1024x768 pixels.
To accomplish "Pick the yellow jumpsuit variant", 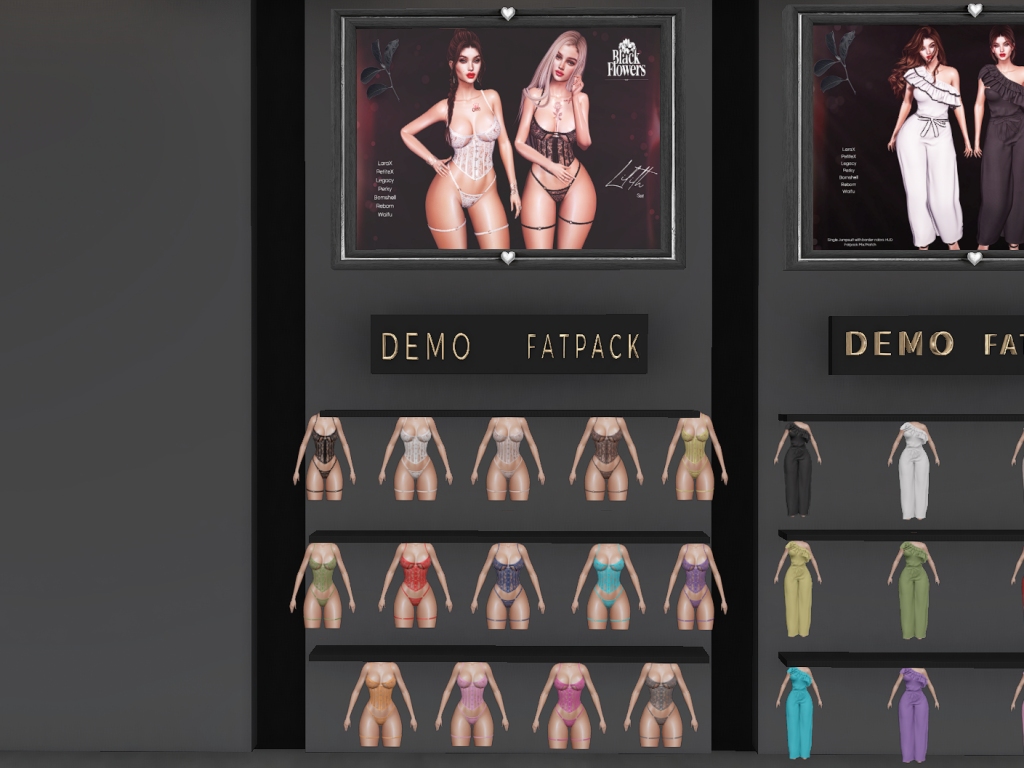I will 797,588.
